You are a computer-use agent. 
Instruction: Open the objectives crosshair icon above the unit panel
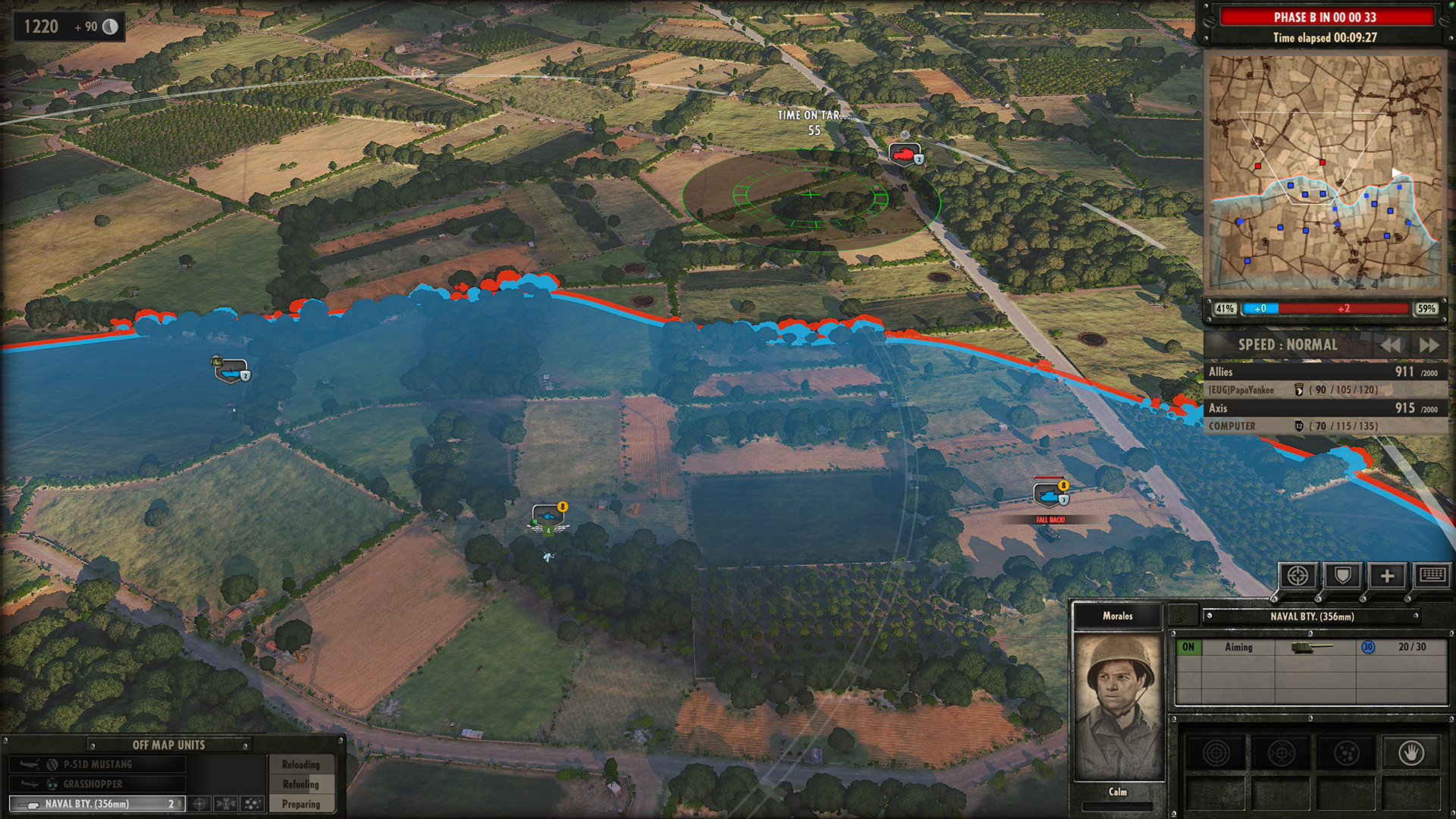[1298, 575]
